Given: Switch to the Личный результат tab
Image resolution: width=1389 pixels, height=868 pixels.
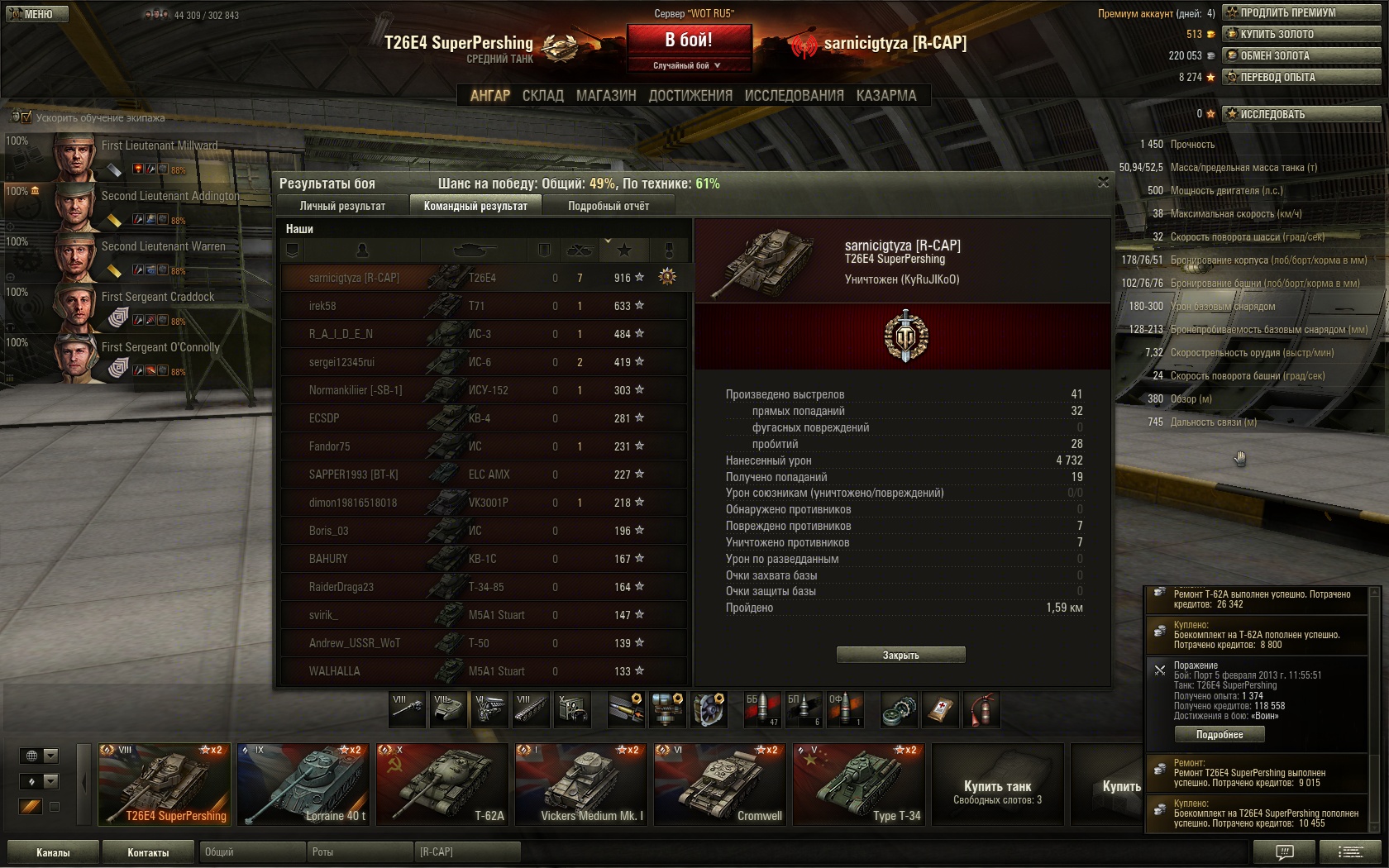Looking at the screenshot, I should pyautogui.click(x=342, y=206).
